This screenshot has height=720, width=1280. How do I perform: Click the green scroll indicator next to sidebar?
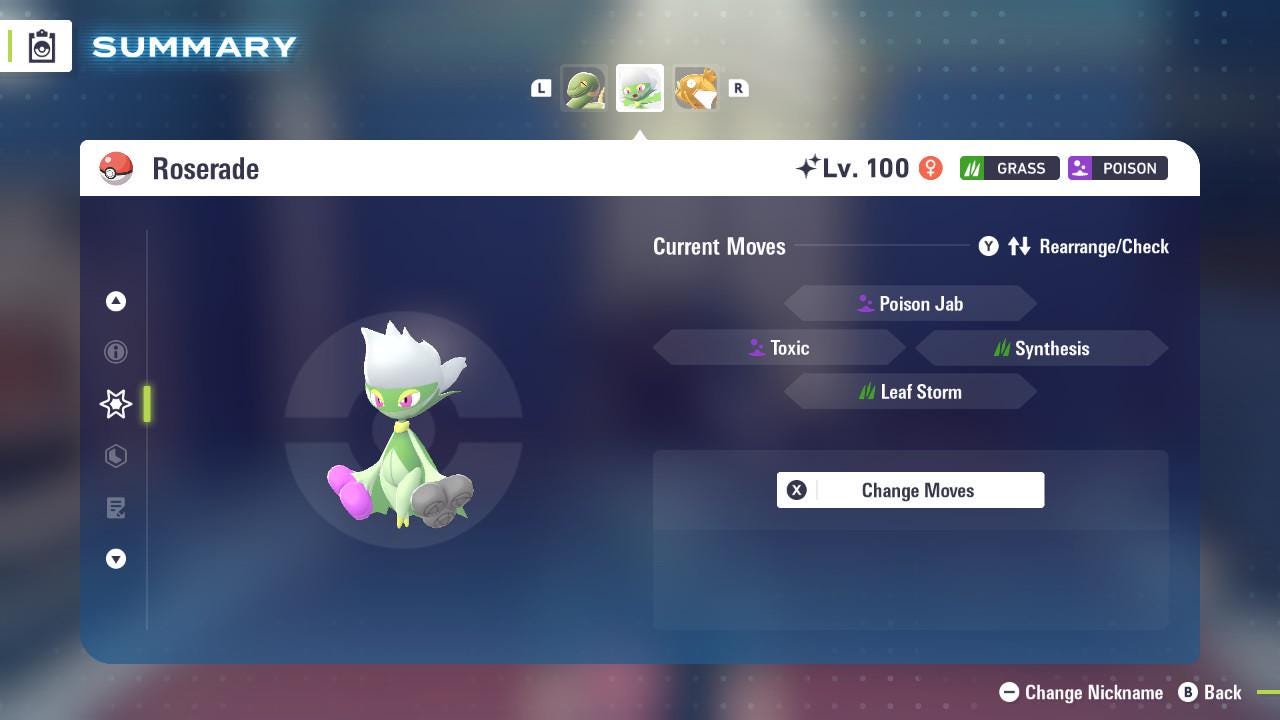pos(148,404)
